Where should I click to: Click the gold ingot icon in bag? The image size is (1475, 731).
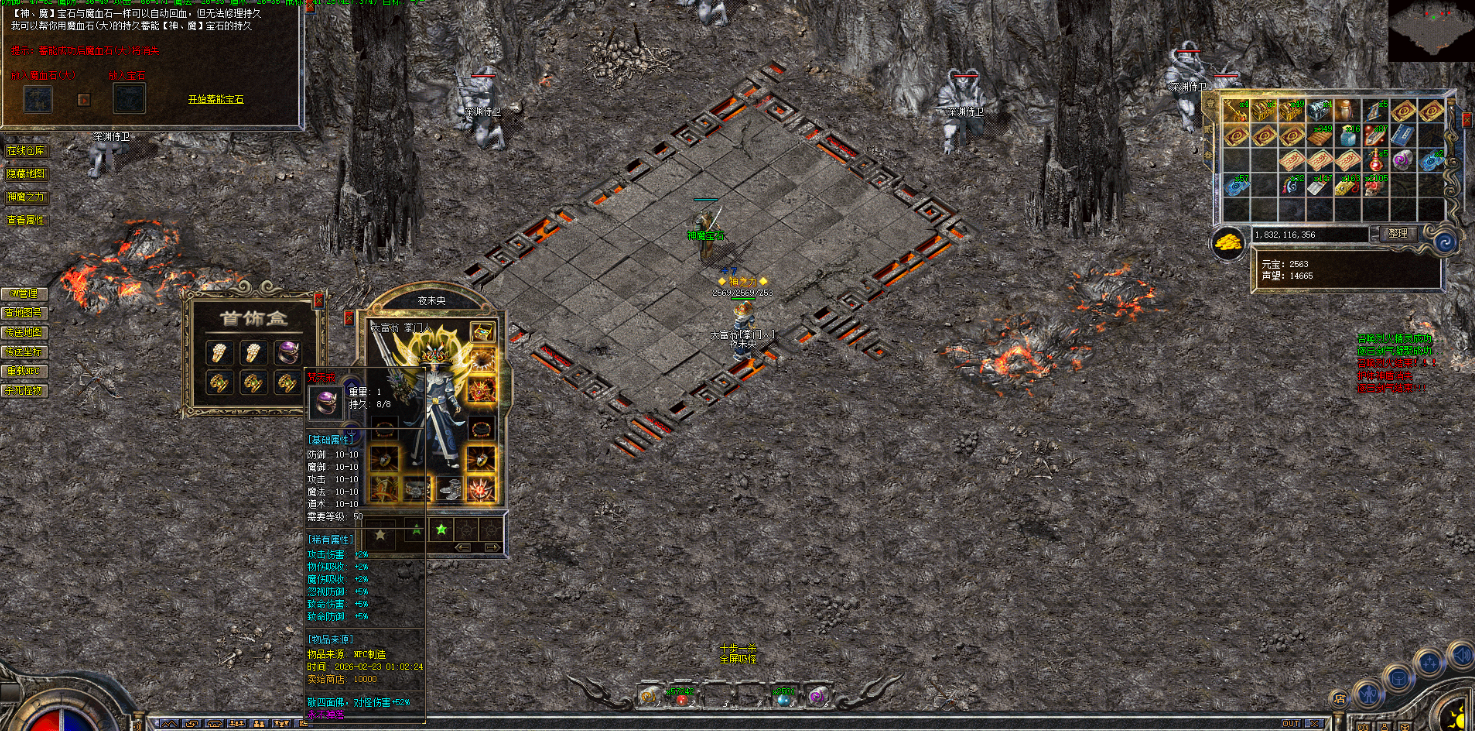click(x=1227, y=242)
